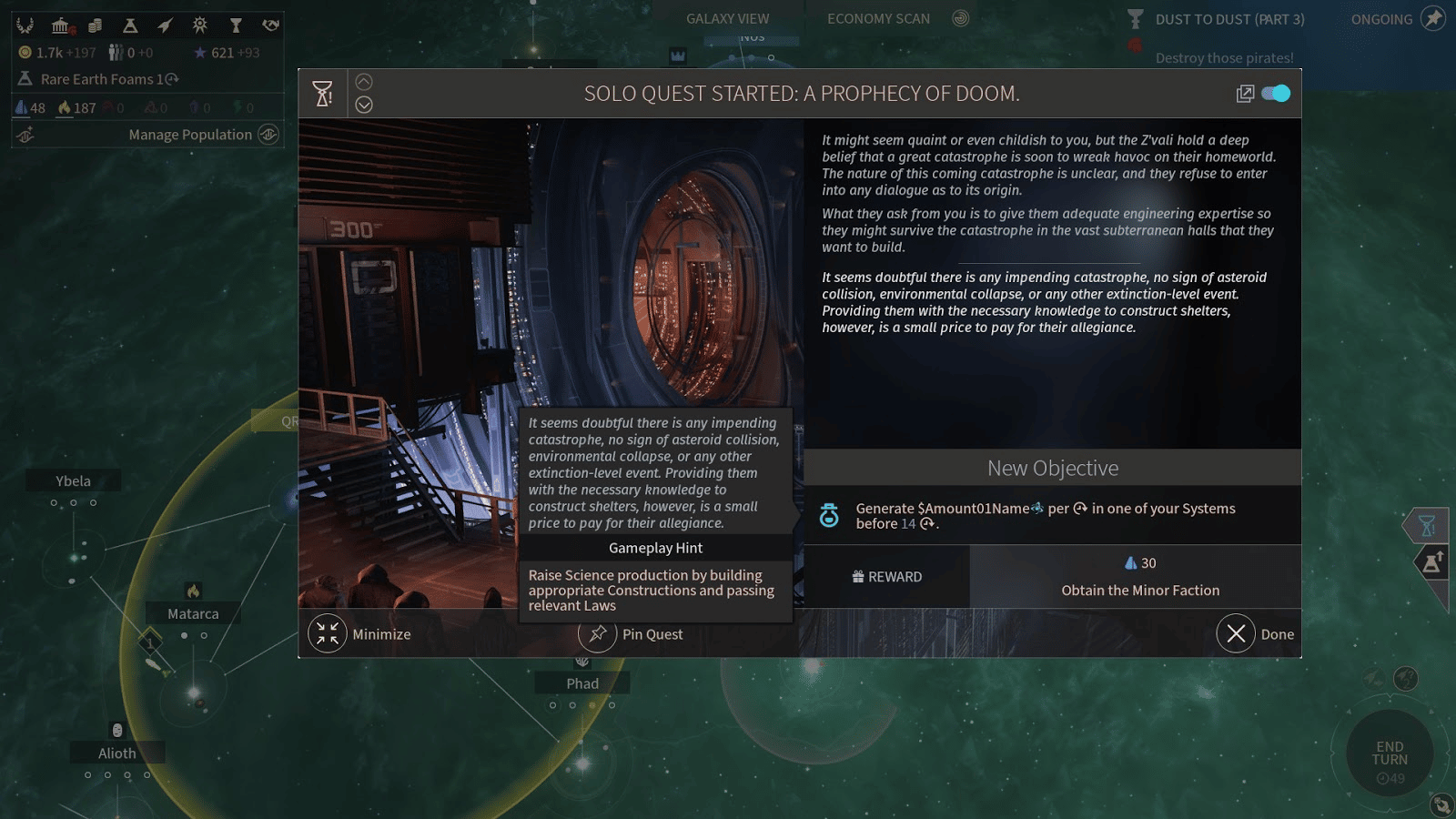The height and width of the screenshot is (819, 1456).
Task: Select the Matarca star system label
Action: pyautogui.click(x=193, y=614)
